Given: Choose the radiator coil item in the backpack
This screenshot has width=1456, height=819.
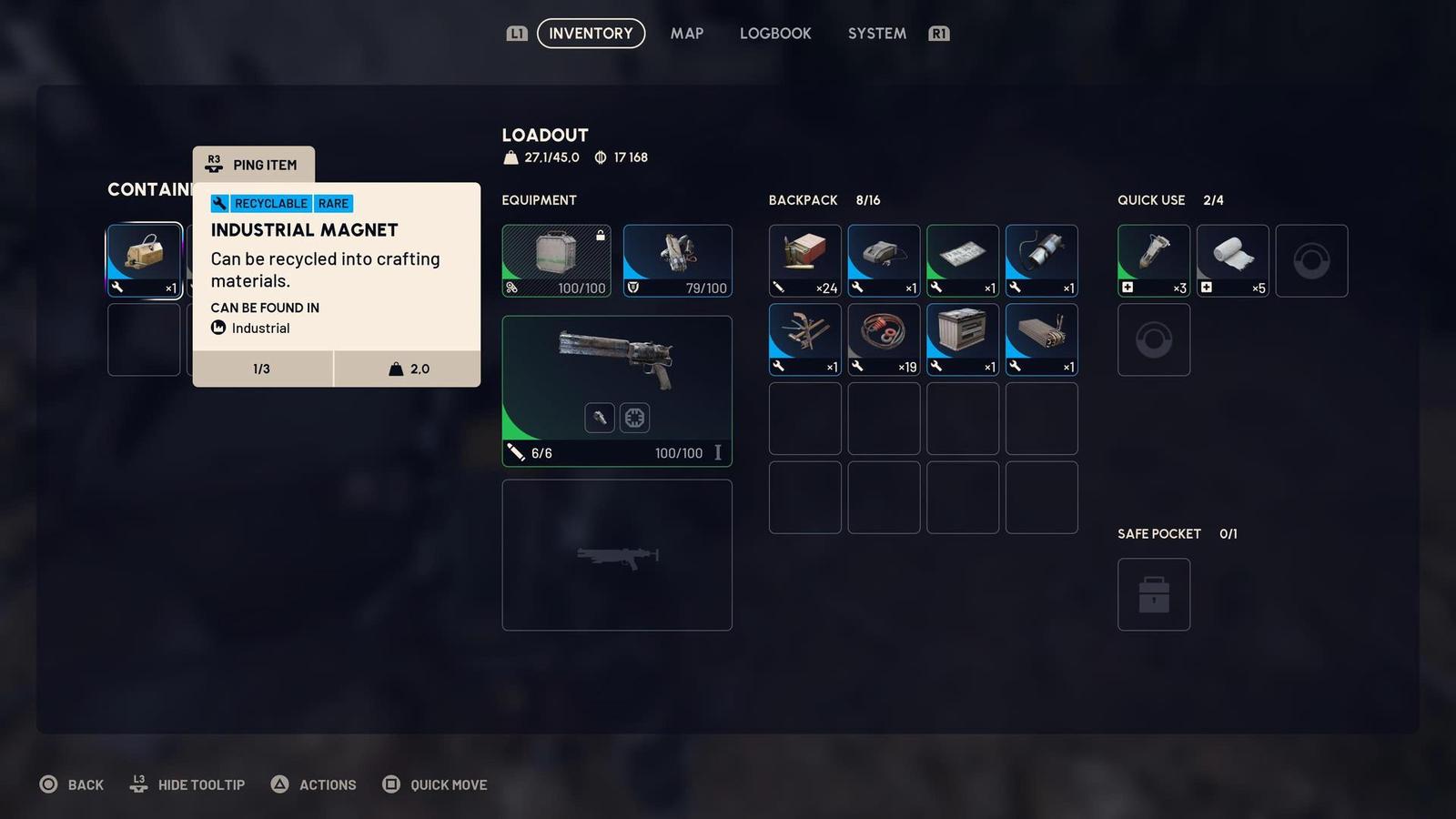Looking at the screenshot, I should click(x=1042, y=339).
